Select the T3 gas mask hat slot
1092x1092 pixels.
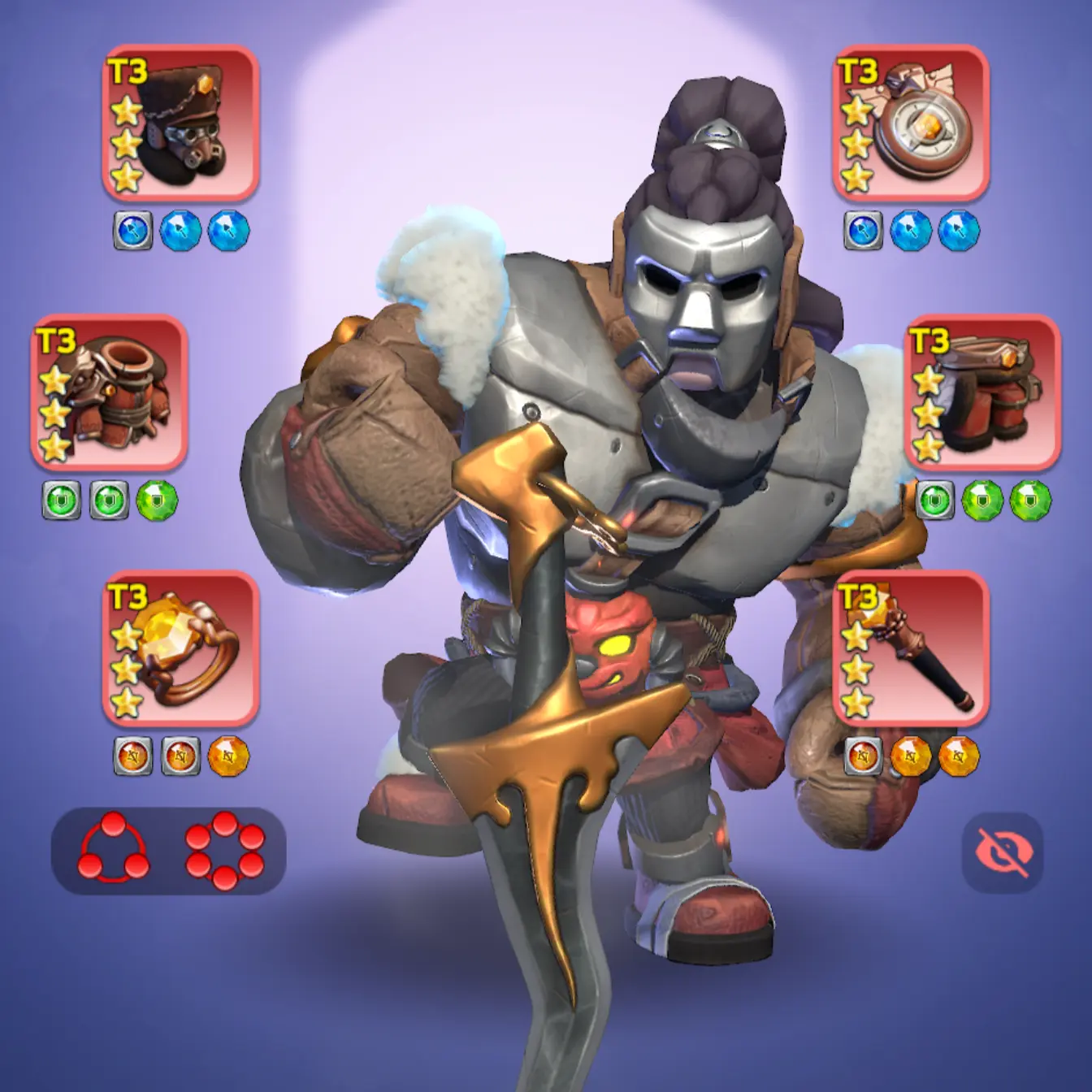click(x=180, y=123)
